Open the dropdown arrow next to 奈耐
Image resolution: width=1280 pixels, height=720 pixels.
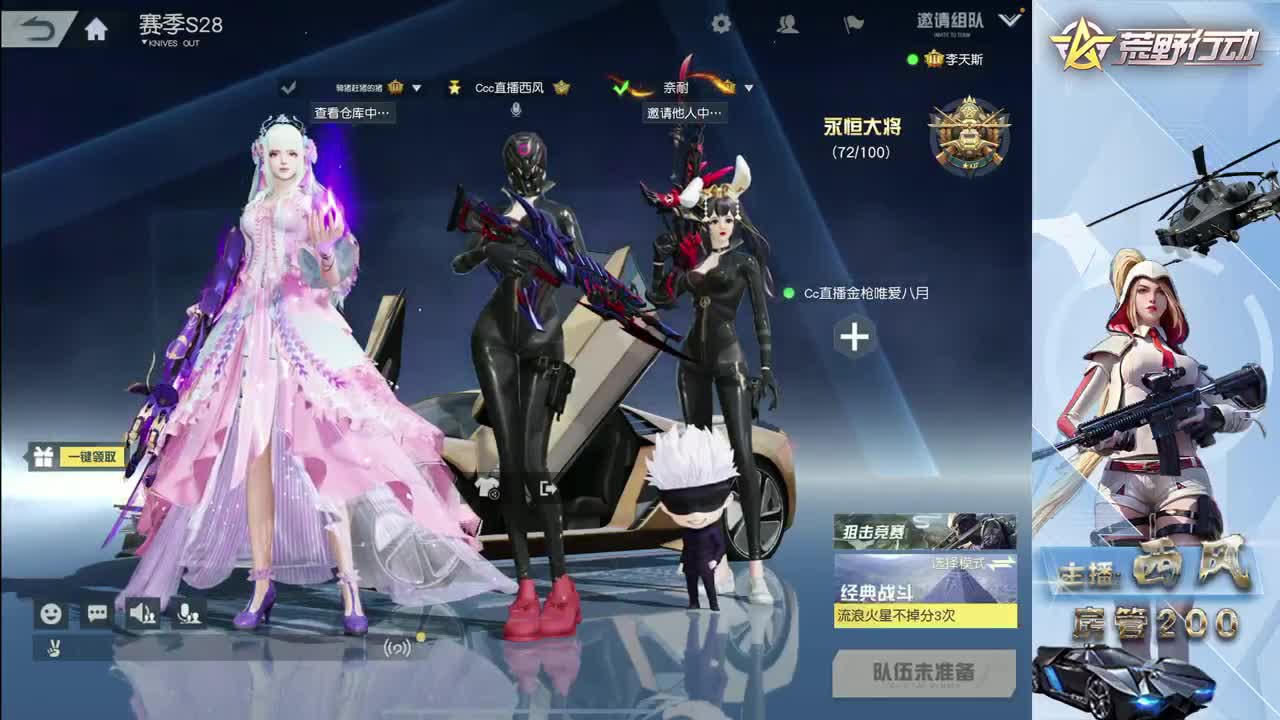click(x=747, y=87)
